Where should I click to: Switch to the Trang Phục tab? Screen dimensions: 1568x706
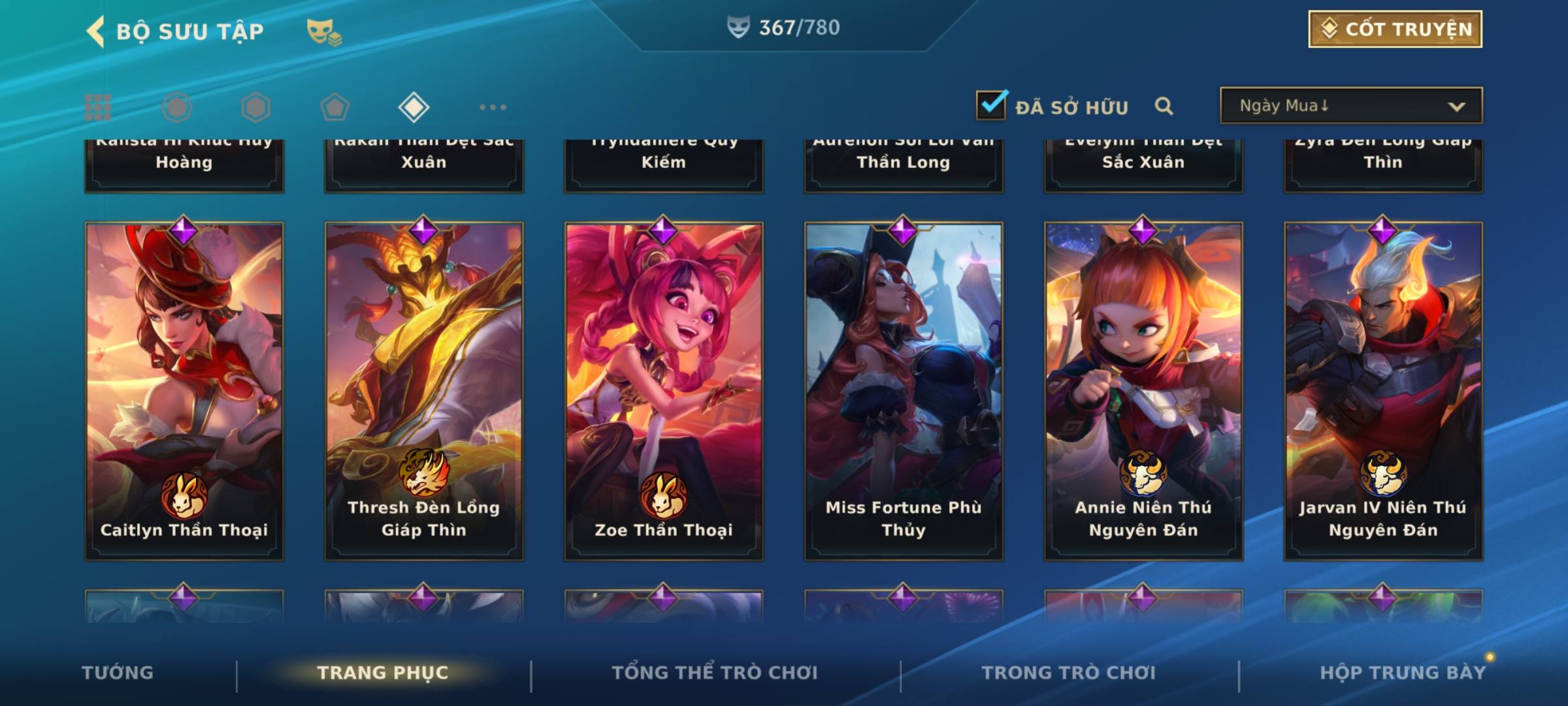coord(383,673)
